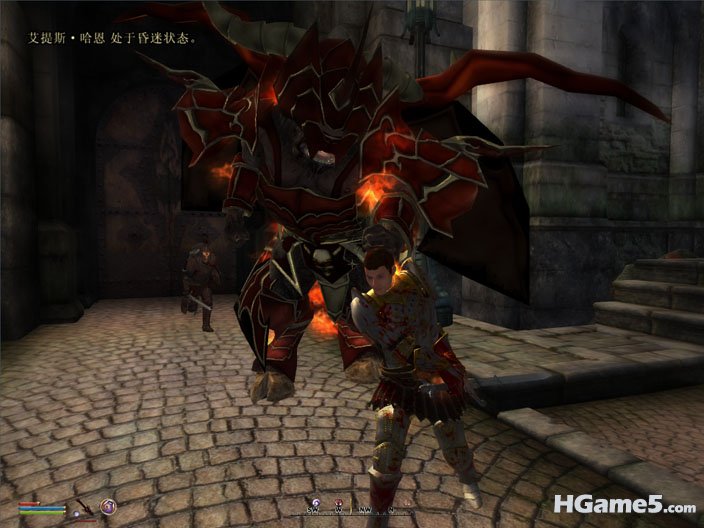Click the red marker on the compass
704x528 pixels.
click(338, 499)
